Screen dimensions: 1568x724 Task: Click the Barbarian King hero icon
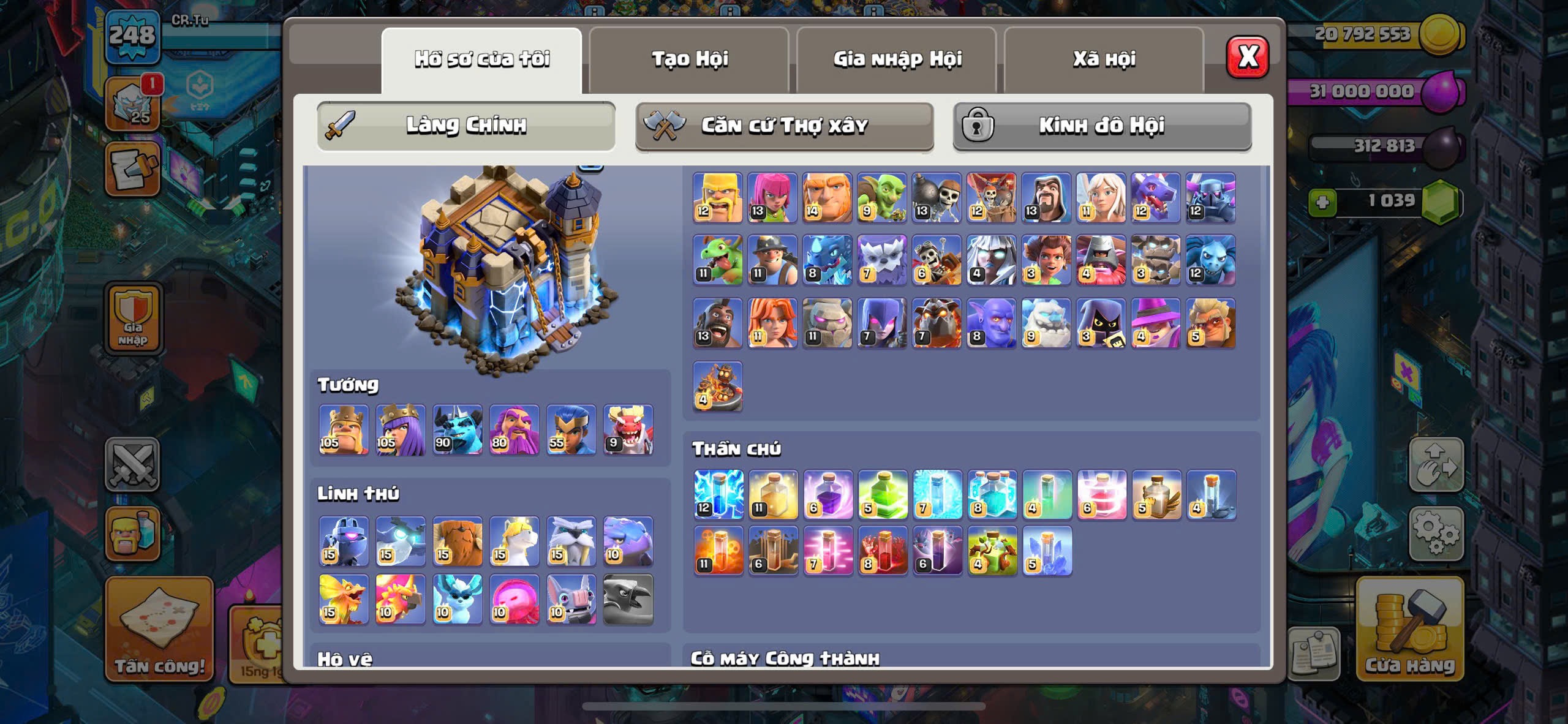click(x=344, y=429)
